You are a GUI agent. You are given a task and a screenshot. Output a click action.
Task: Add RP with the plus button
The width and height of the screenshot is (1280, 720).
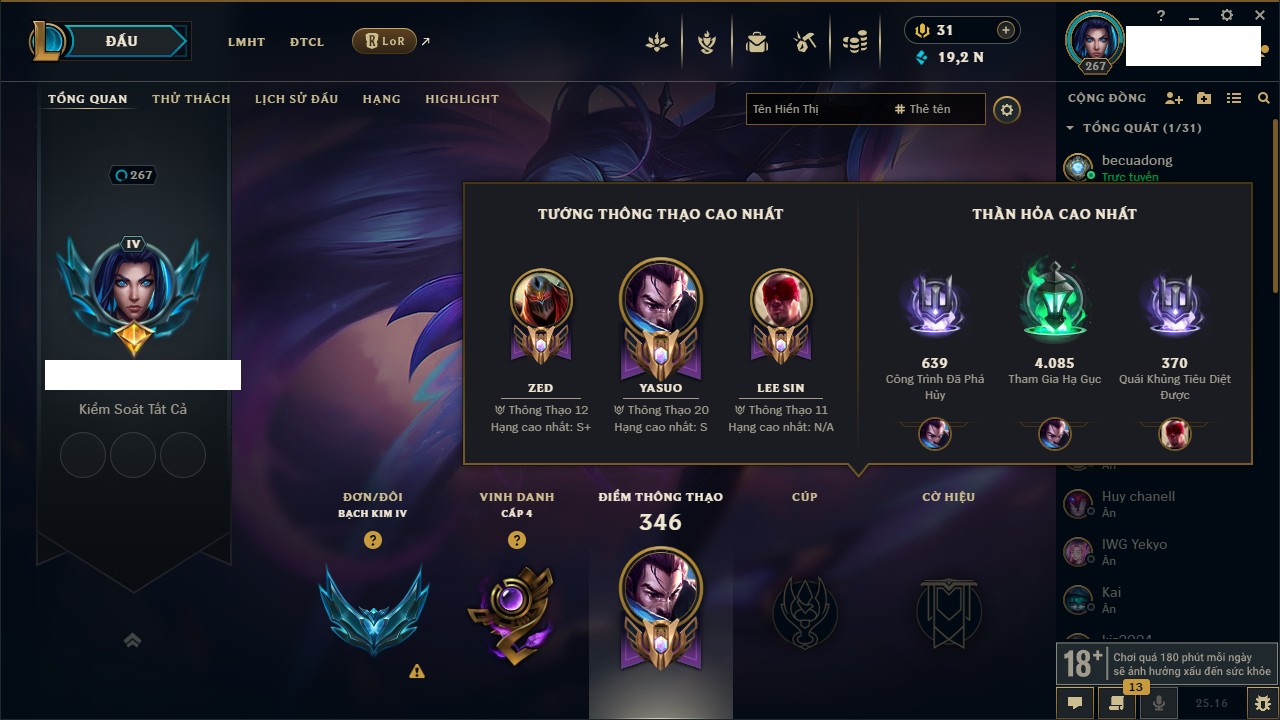click(1006, 30)
